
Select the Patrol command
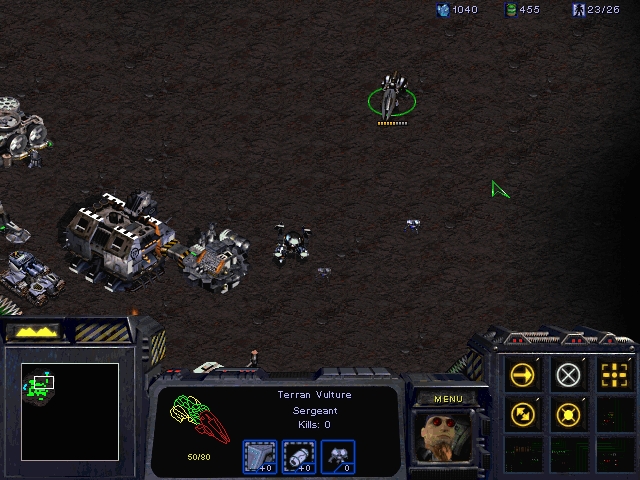coord(522,413)
